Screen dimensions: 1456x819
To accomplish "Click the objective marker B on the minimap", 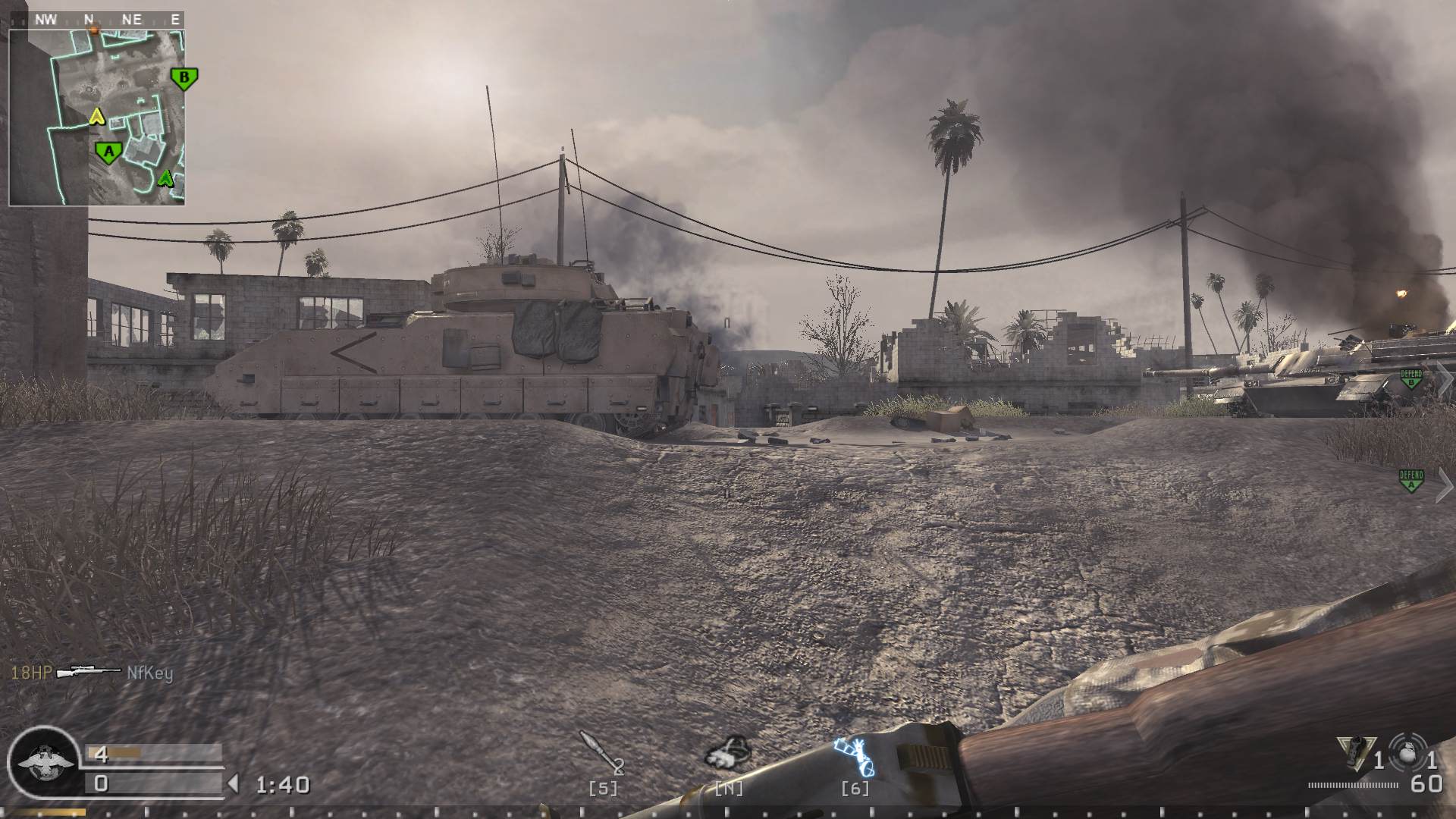I will click(x=185, y=78).
